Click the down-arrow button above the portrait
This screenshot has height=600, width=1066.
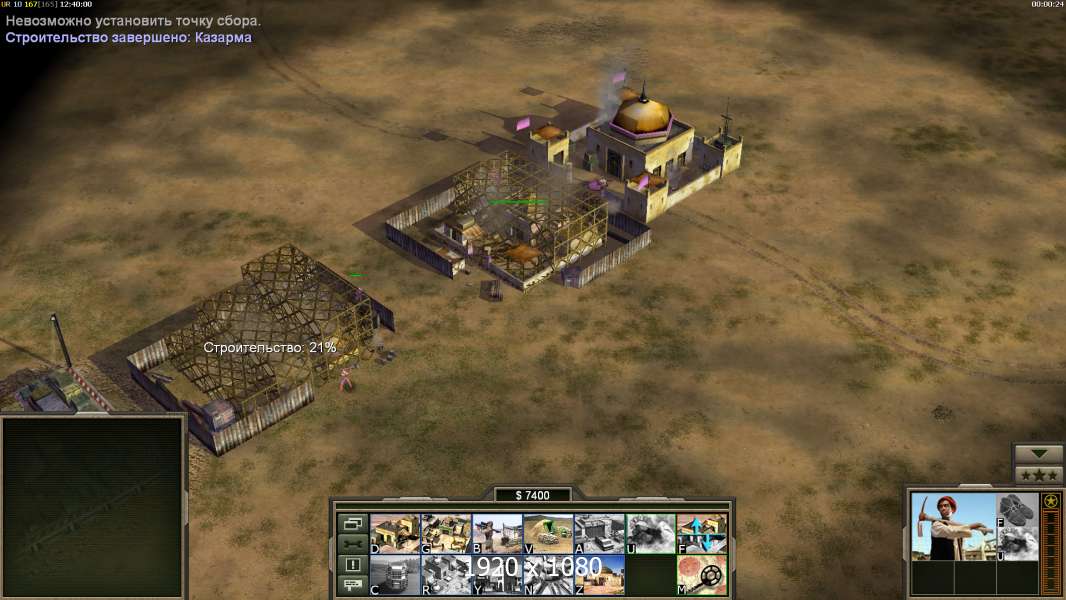(1038, 454)
